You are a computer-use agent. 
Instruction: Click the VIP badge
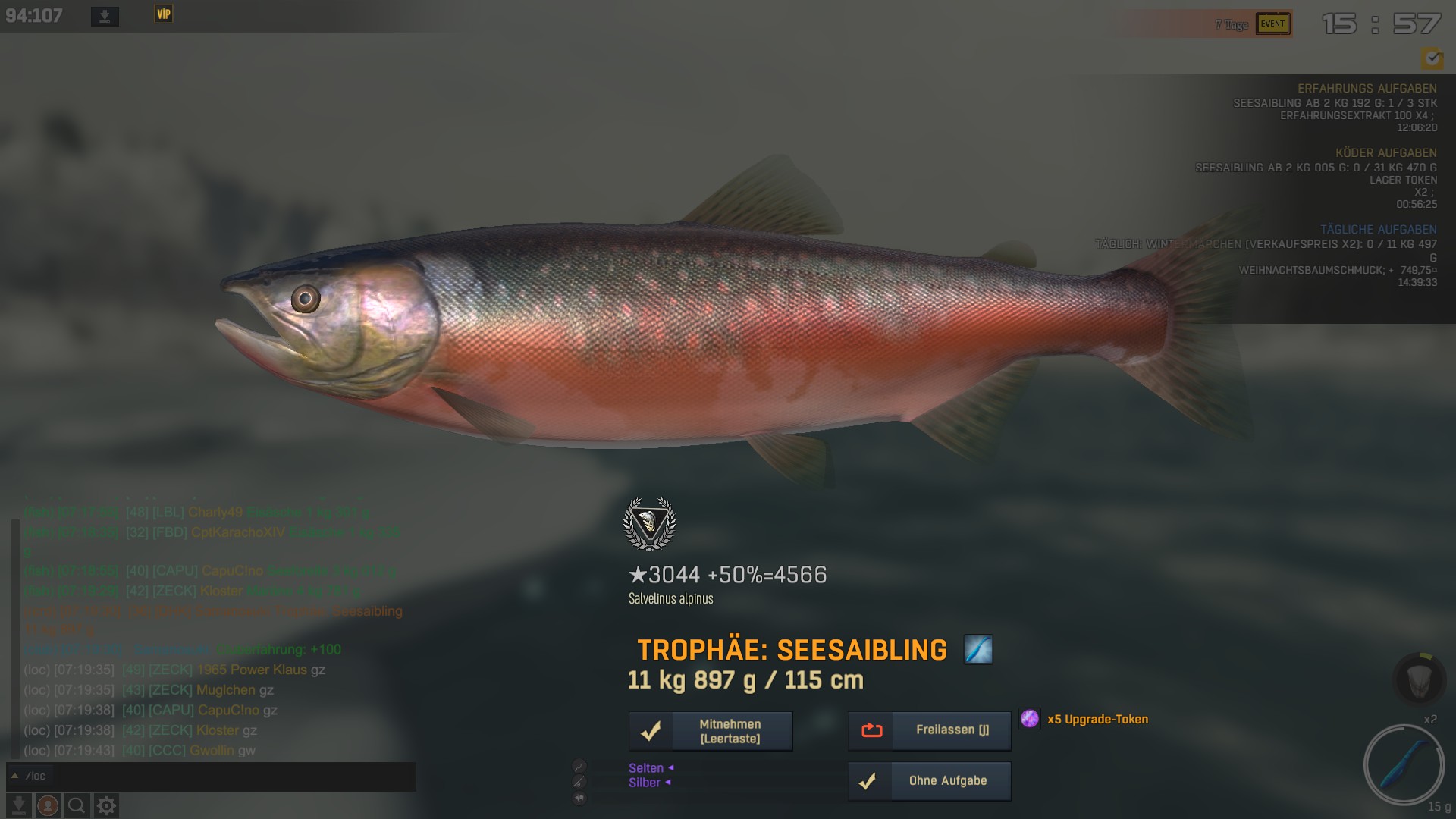164,14
